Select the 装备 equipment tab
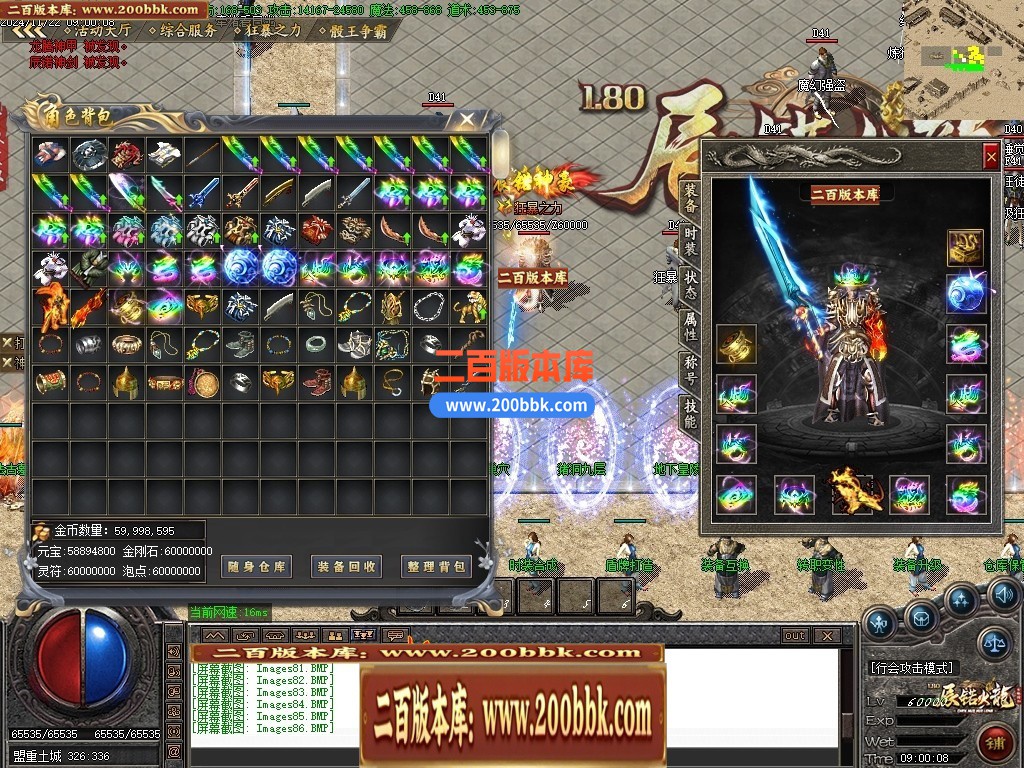This screenshot has width=1024, height=768. coord(690,197)
